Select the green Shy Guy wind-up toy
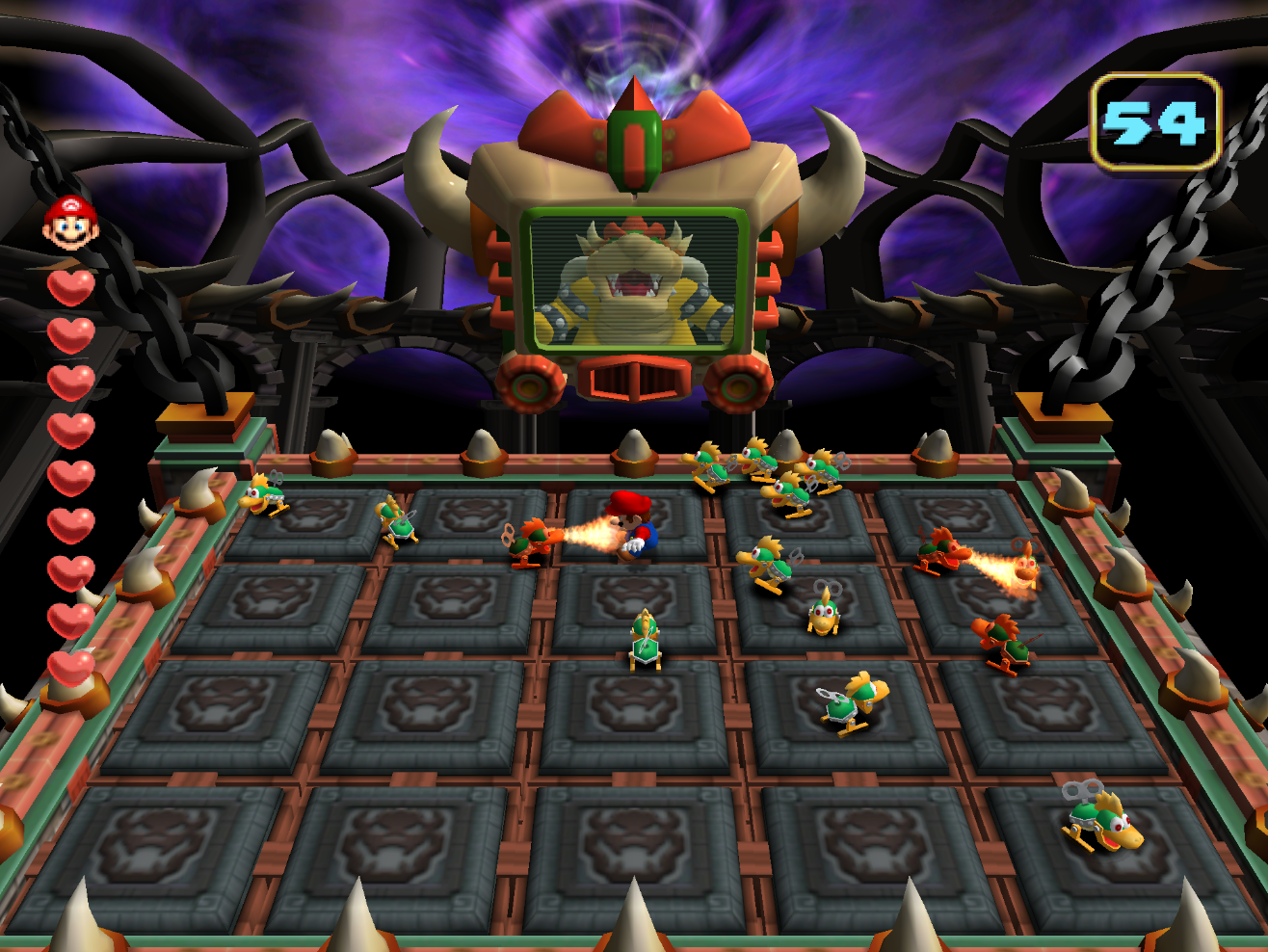Viewport: 1268px width, 952px height. (x=646, y=638)
